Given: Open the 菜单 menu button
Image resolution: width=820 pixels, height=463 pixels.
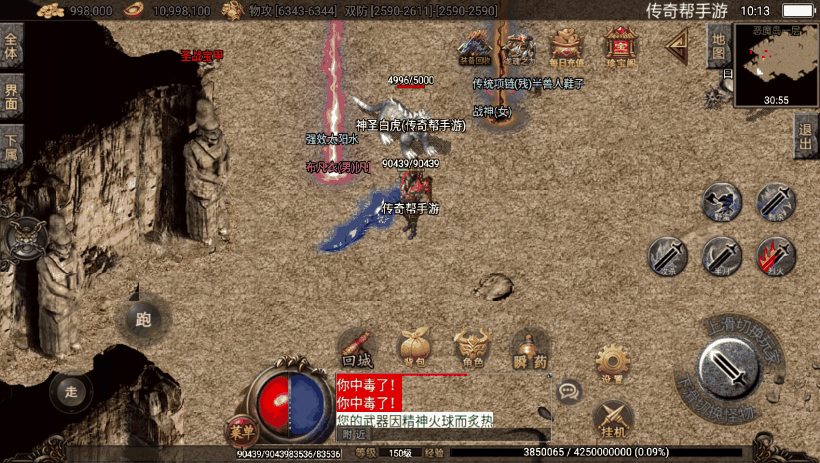Looking at the screenshot, I should tap(241, 428).
